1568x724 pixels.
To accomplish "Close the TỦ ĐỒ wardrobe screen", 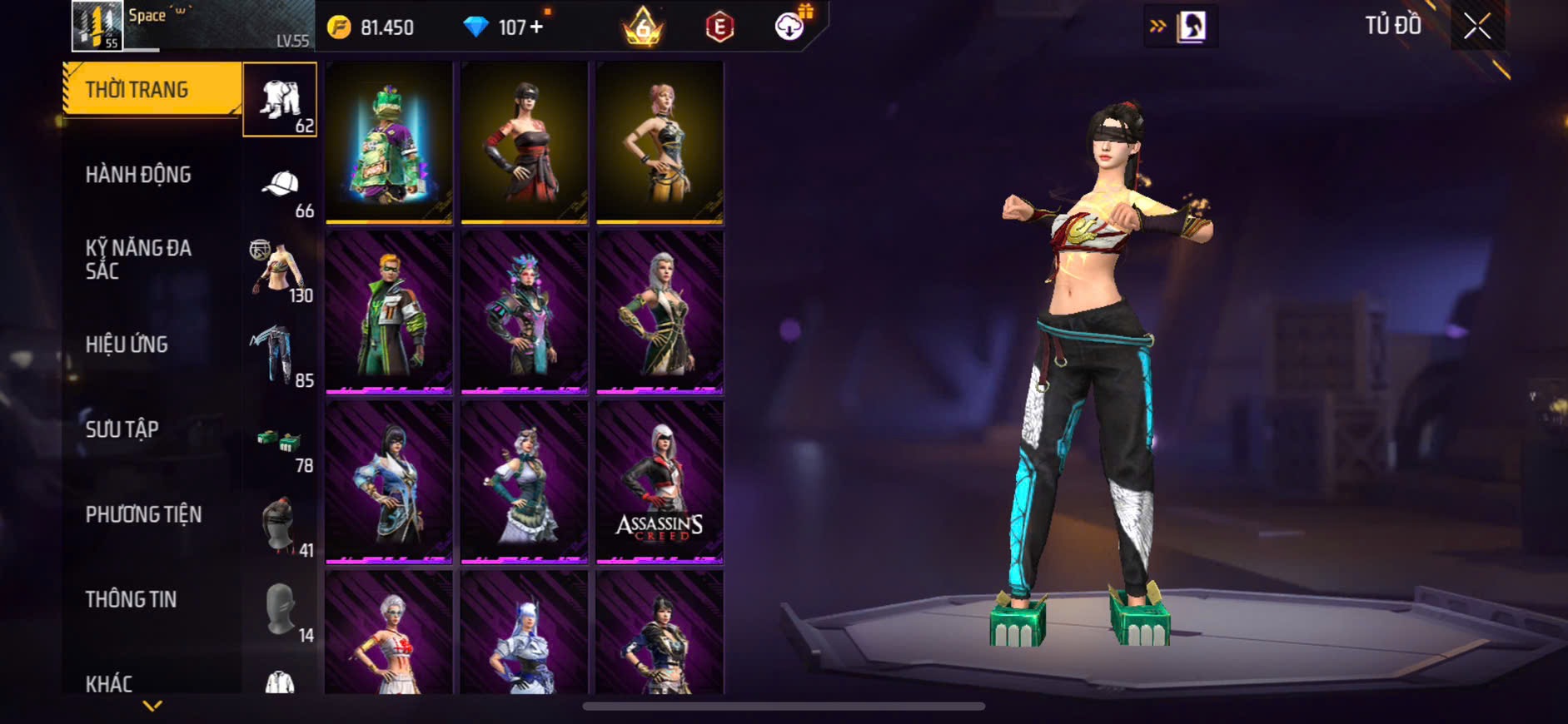I will (1477, 27).
